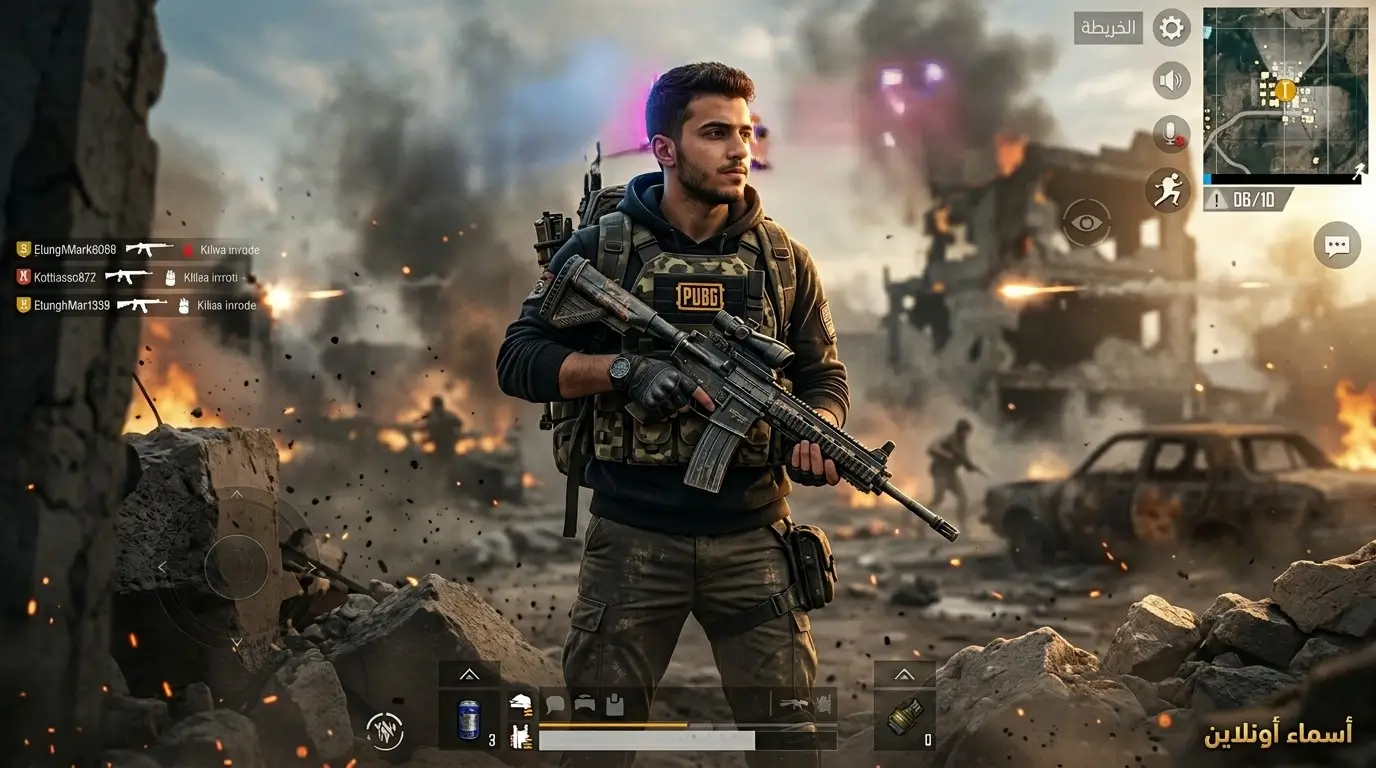Select the EtunghMar1339 kill feed row
This screenshot has height=768, width=1376.
(x=137, y=305)
